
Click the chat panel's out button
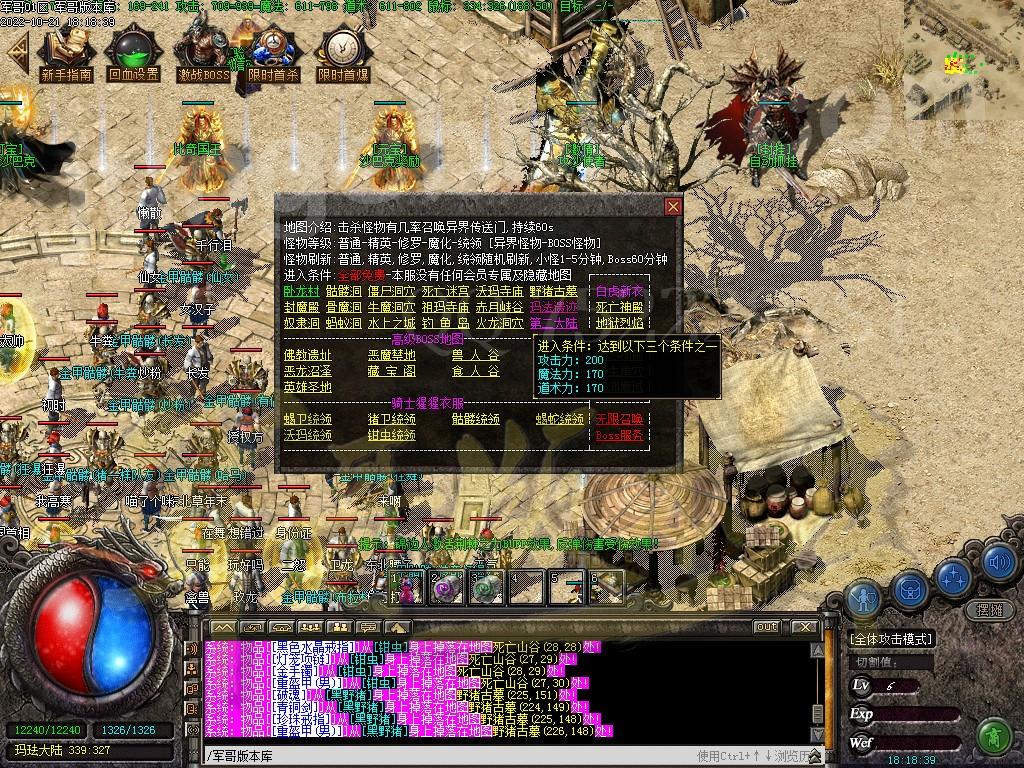coord(767,627)
